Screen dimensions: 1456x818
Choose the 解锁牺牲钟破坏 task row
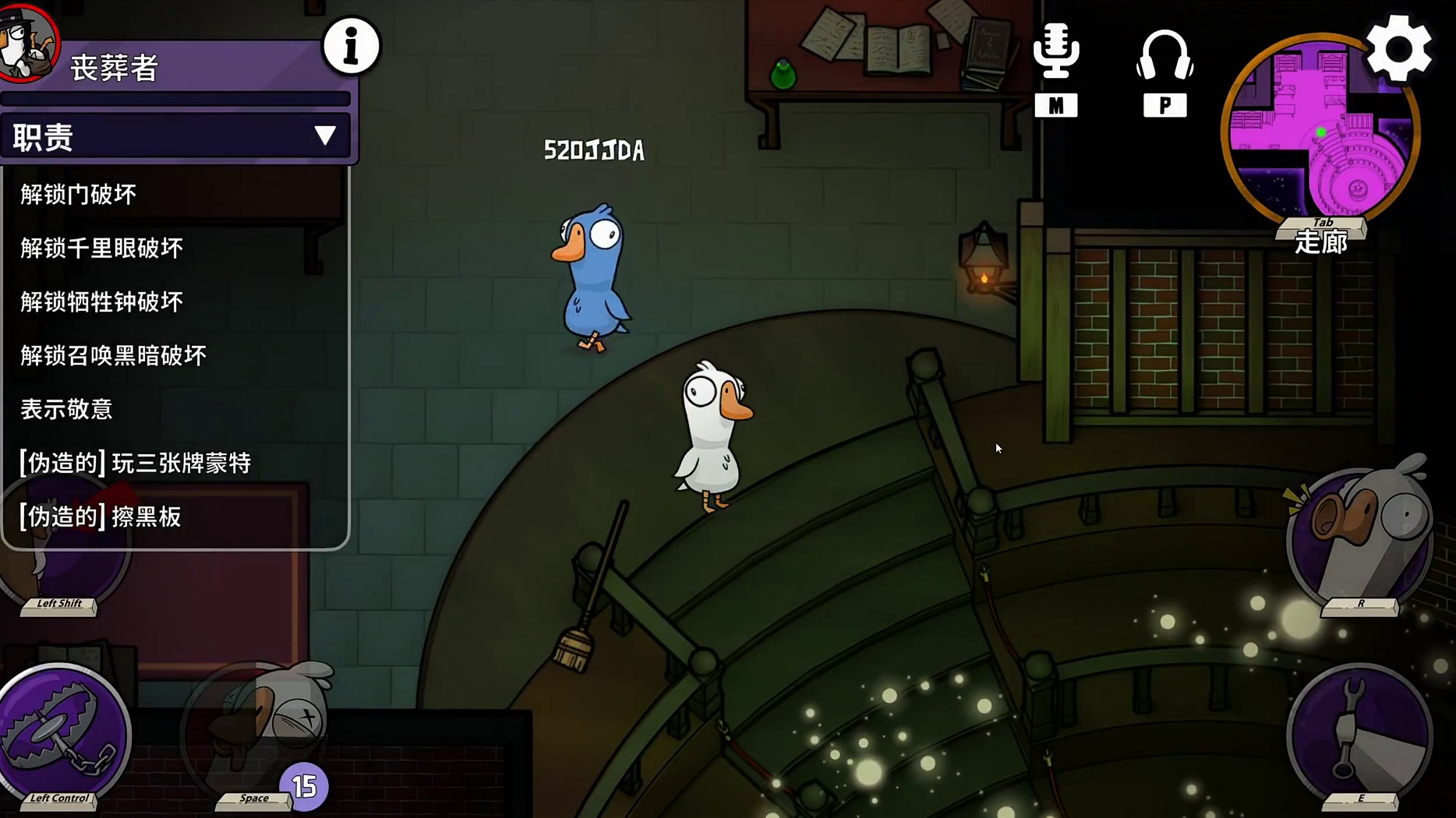pyautogui.click(x=101, y=301)
